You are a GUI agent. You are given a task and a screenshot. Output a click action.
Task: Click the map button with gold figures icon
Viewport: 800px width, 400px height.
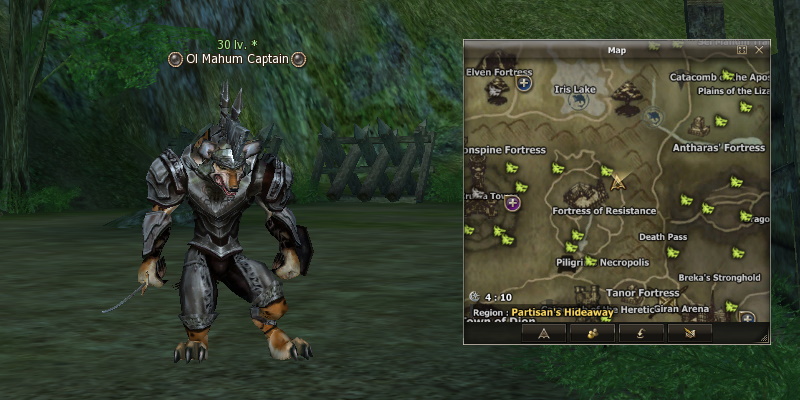[592, 333]
